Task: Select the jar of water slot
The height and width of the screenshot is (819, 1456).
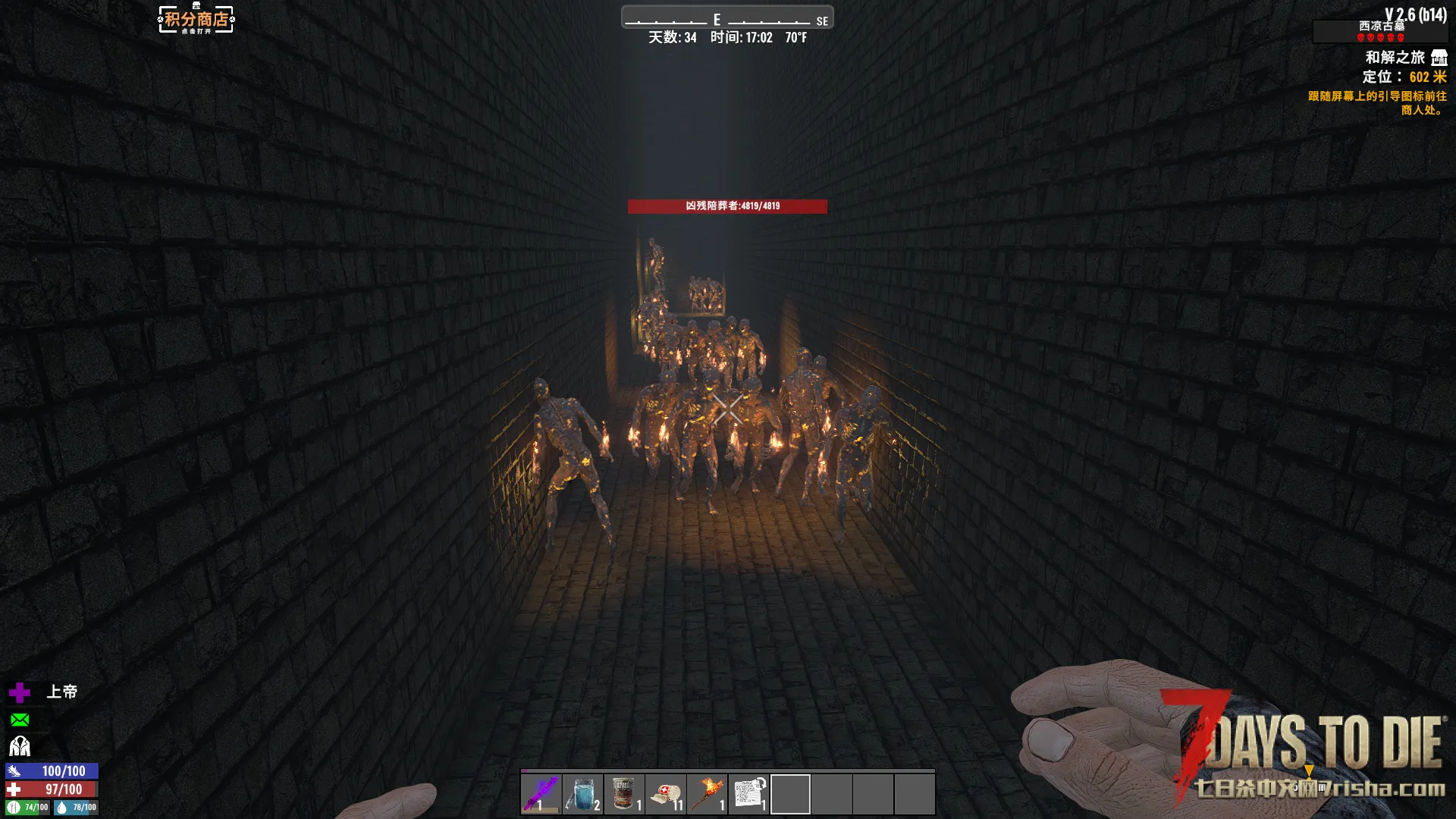Action: coord(582,793)
